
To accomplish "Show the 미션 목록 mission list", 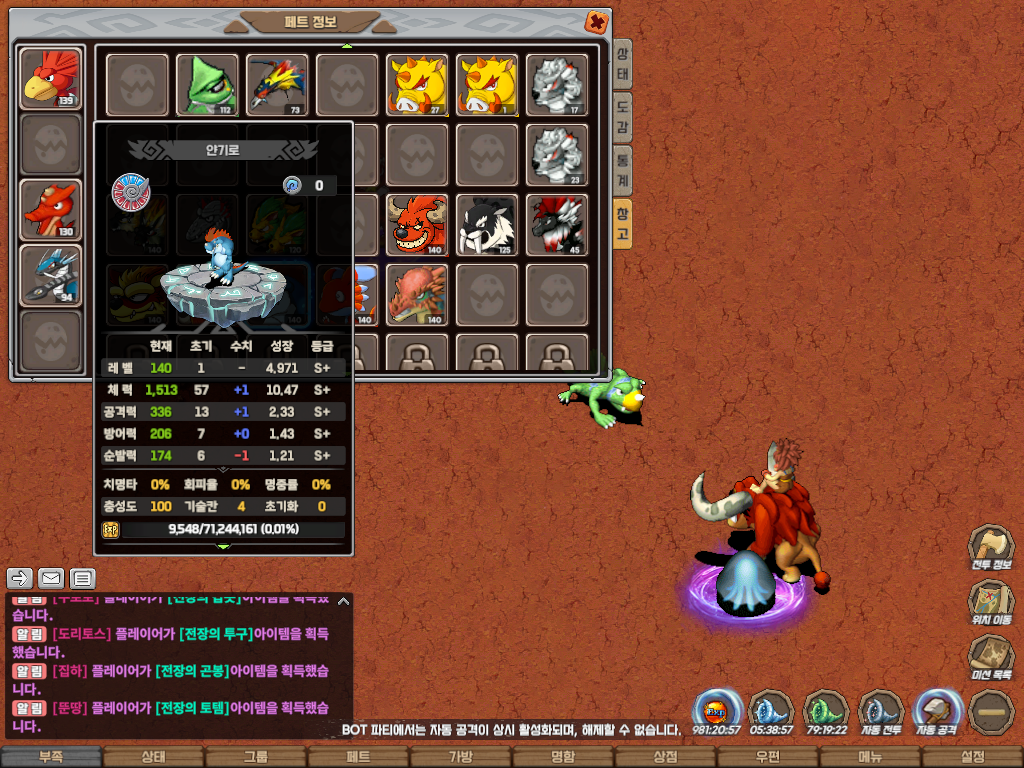I will point(989,658).
